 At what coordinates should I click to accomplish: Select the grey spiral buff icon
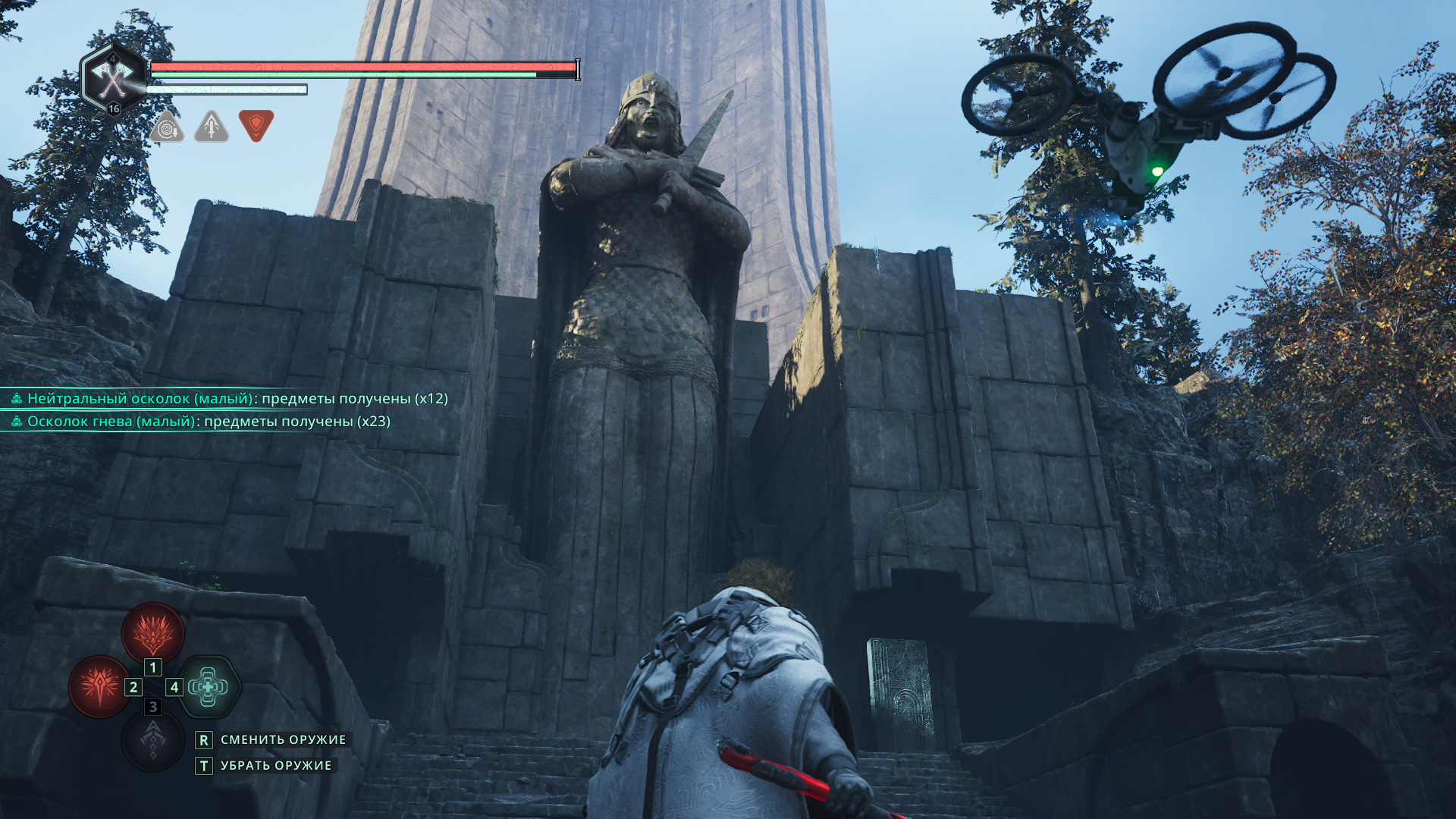pos(167,127)
